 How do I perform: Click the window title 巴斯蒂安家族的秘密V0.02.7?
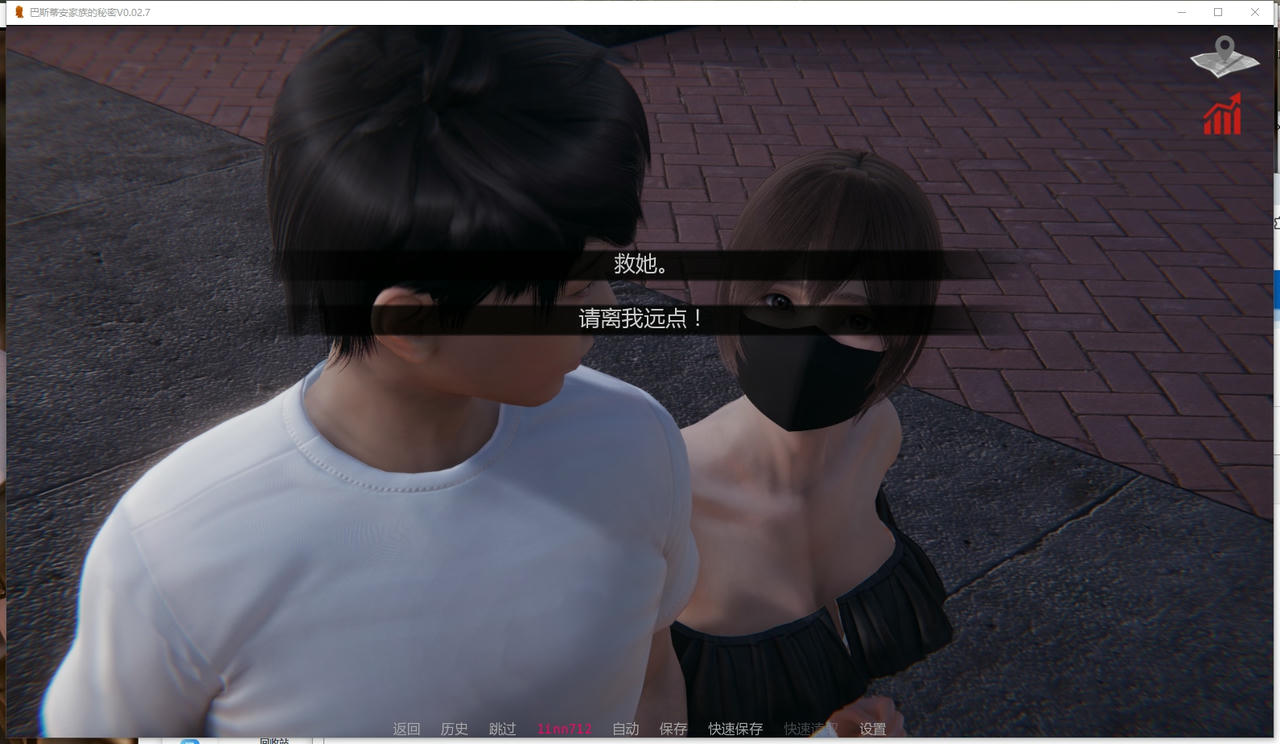point(88,11)
